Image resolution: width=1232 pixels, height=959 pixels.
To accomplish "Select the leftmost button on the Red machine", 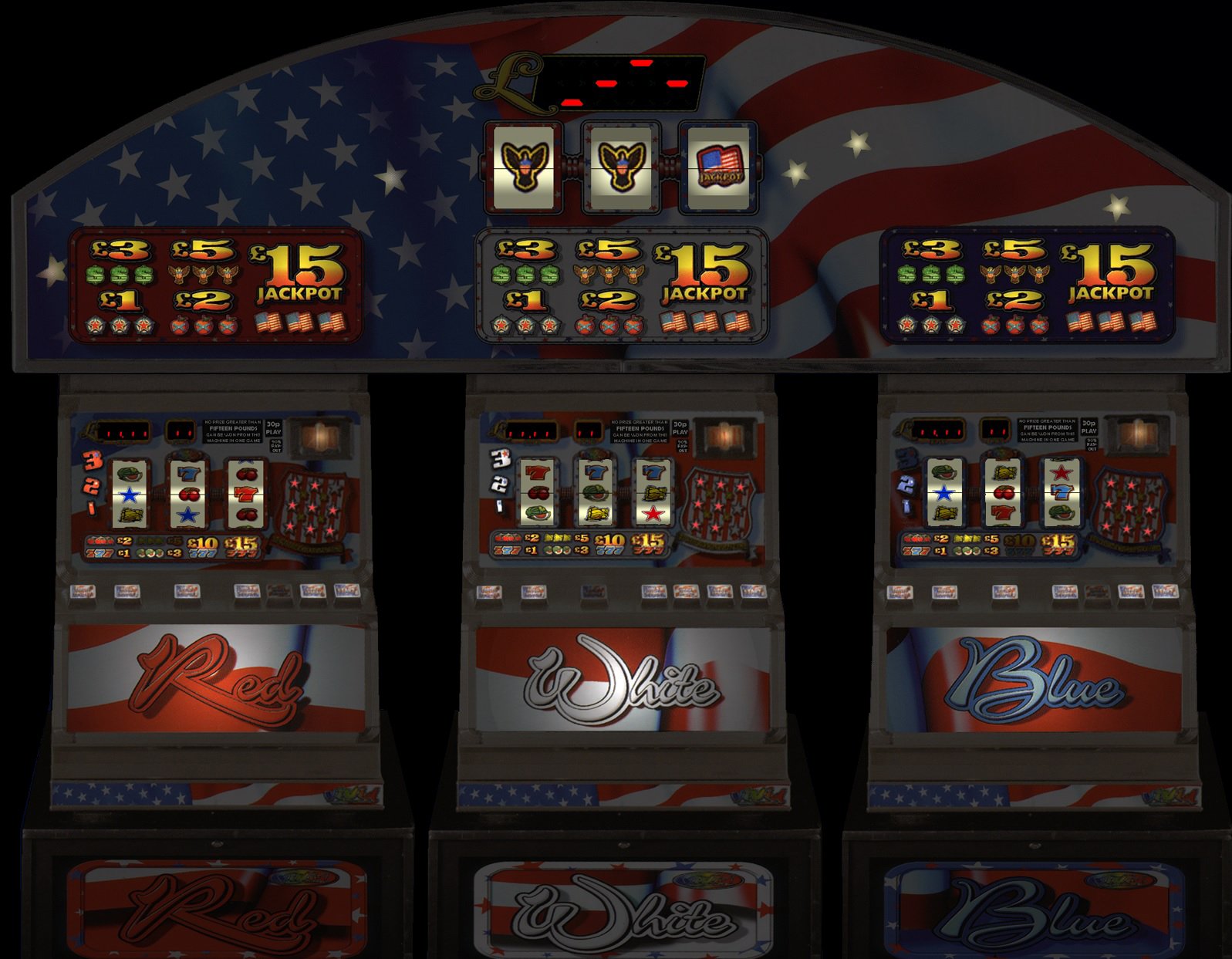I will coord(83,592).
